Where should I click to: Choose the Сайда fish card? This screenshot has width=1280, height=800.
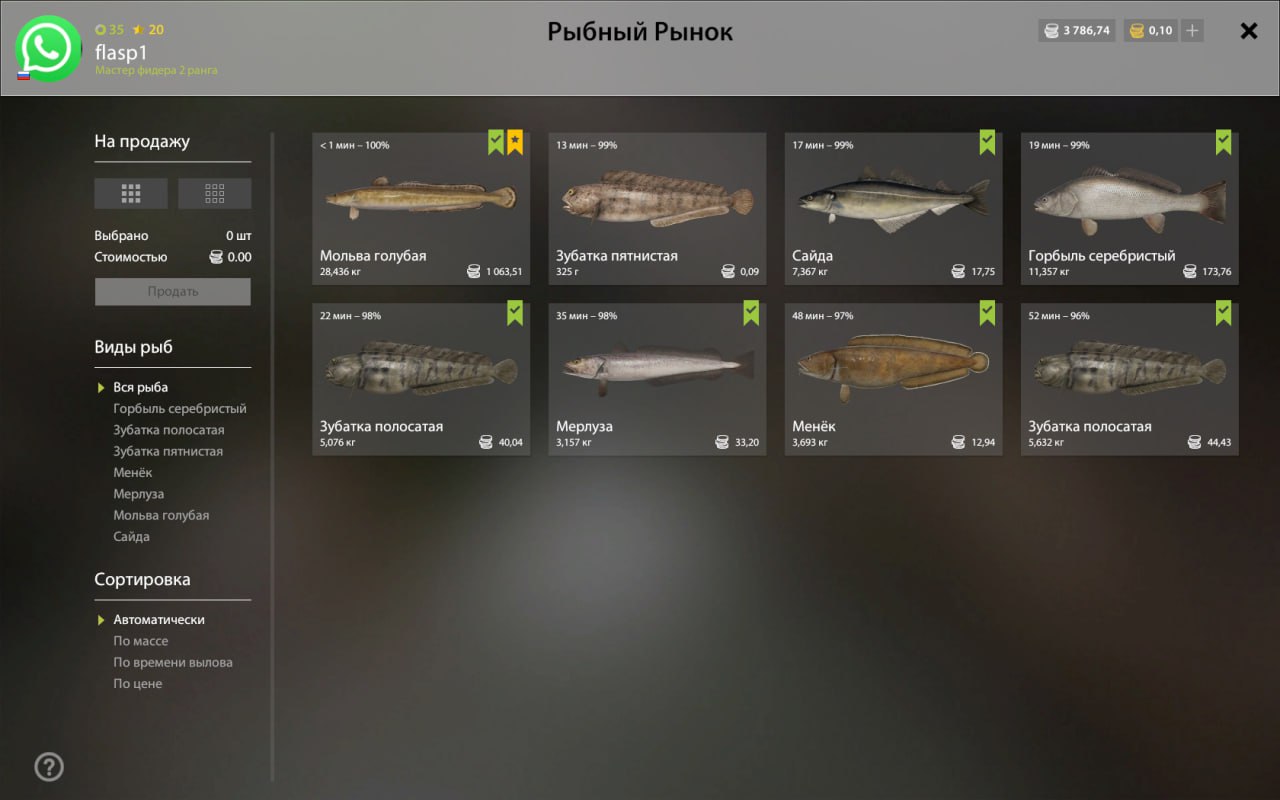click(893, 209)
